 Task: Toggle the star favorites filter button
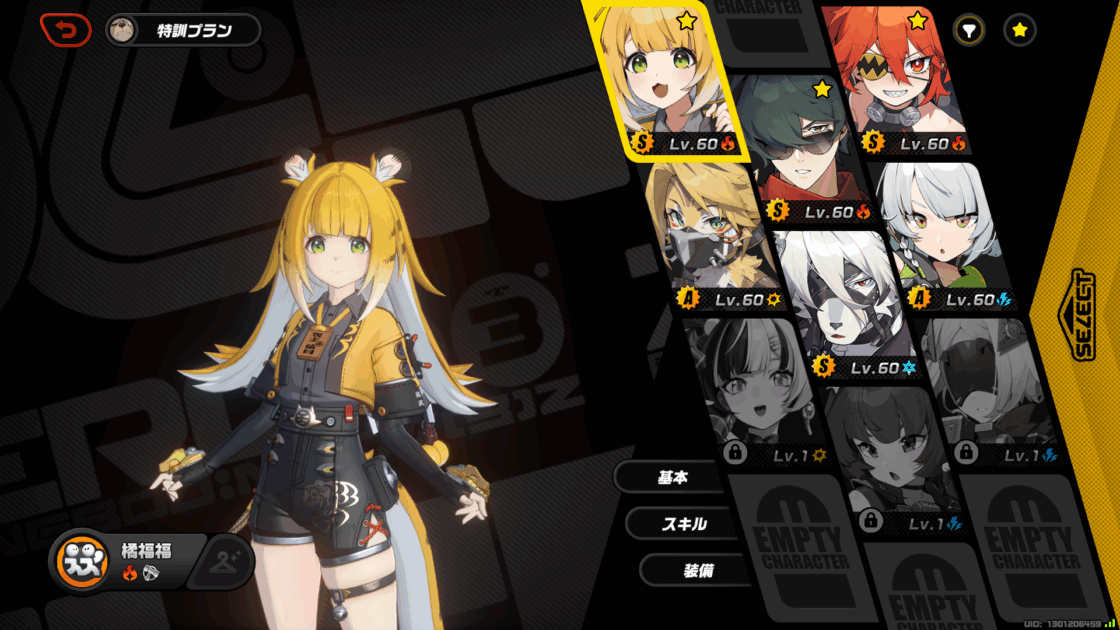click(1019, 30)
